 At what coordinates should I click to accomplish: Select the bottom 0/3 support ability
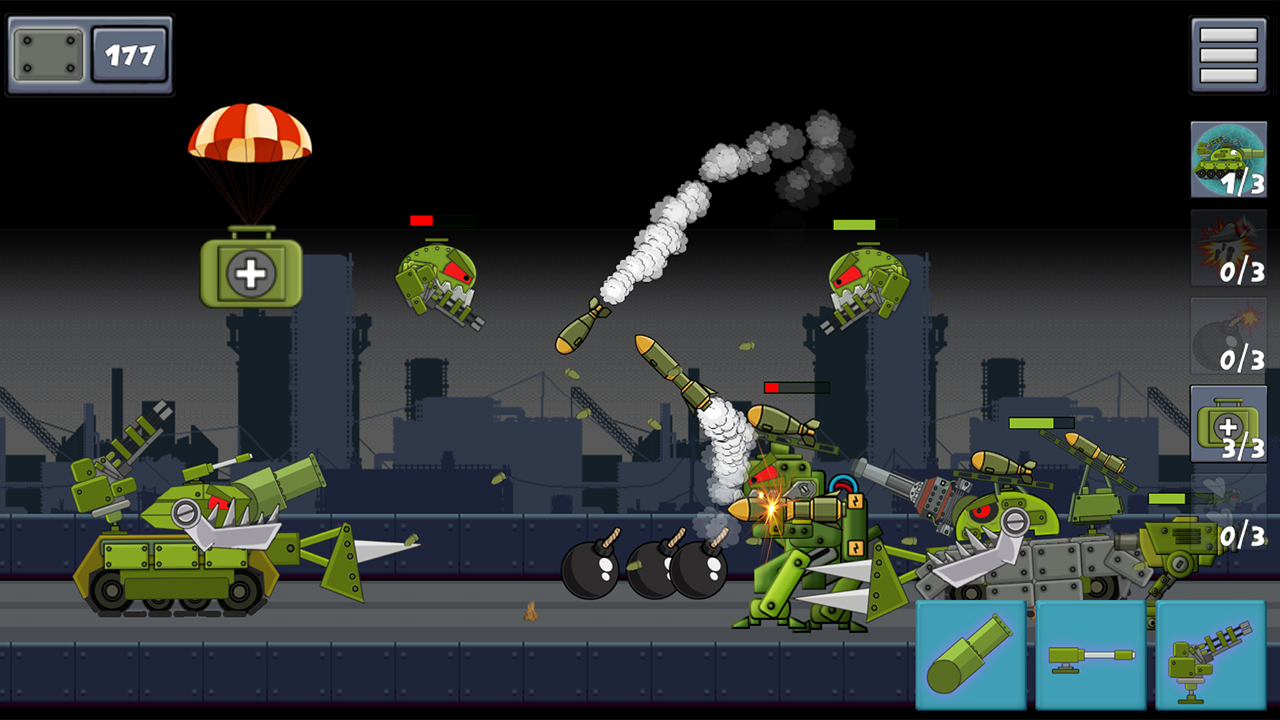click(x=1228, y=510)
